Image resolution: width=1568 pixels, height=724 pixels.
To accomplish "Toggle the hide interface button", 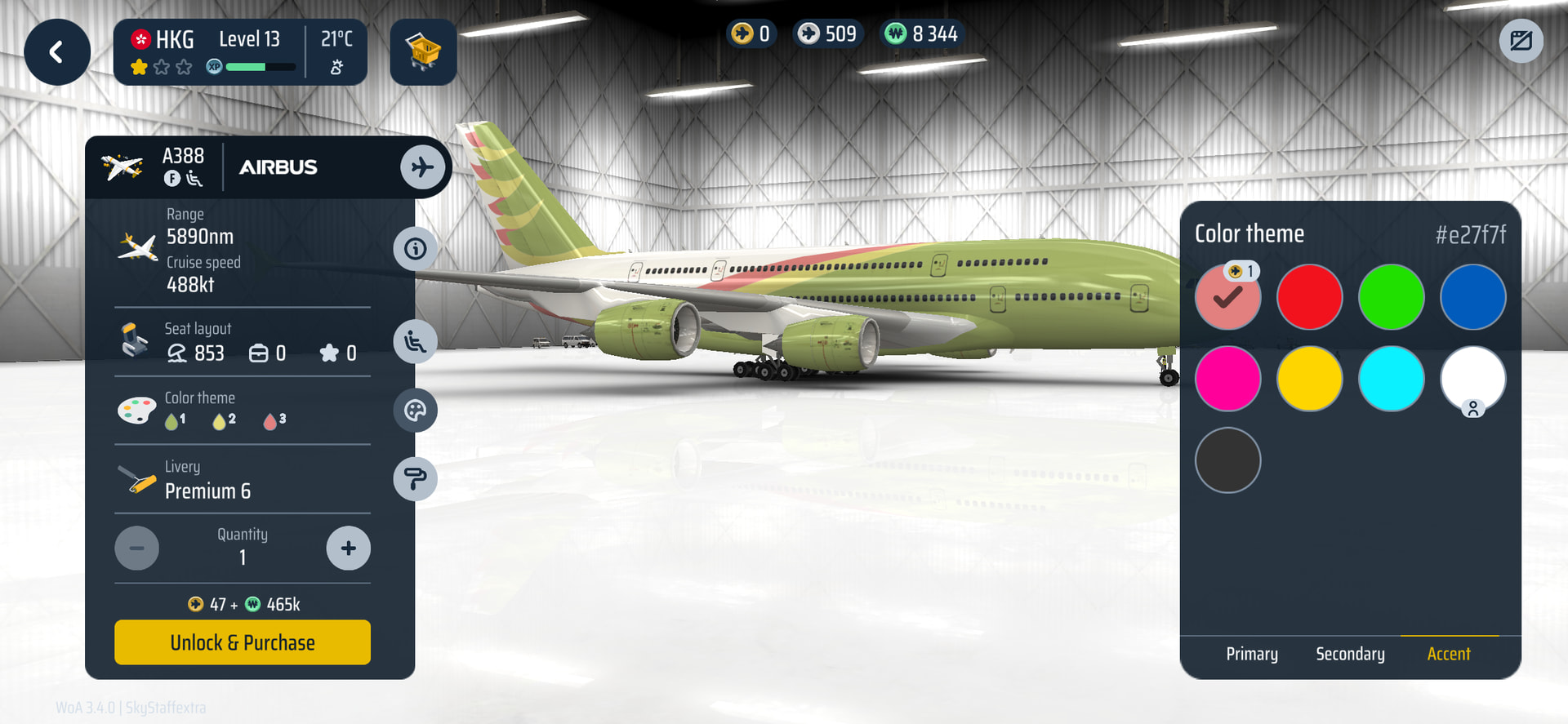I will [1521, 41].
